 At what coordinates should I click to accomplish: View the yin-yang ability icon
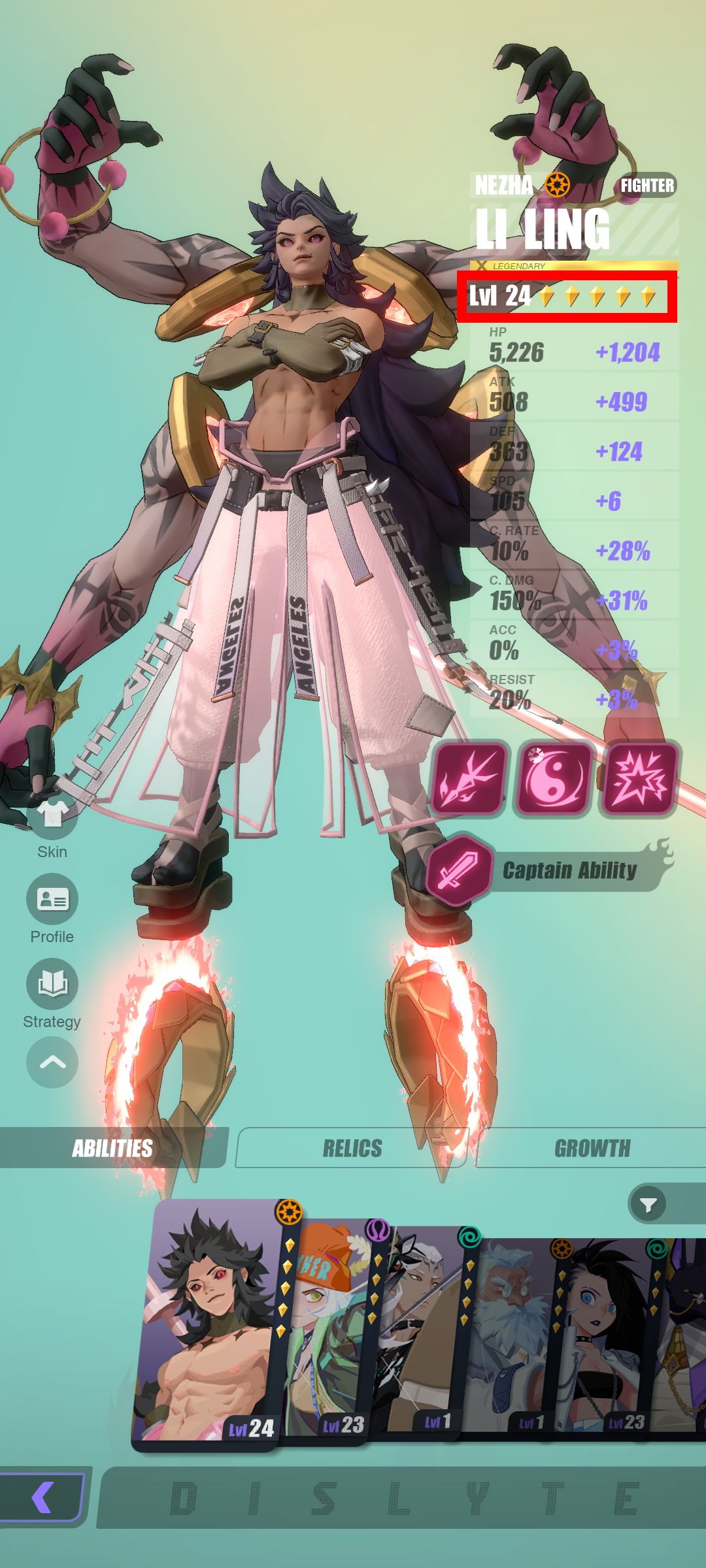coord(553,778)
